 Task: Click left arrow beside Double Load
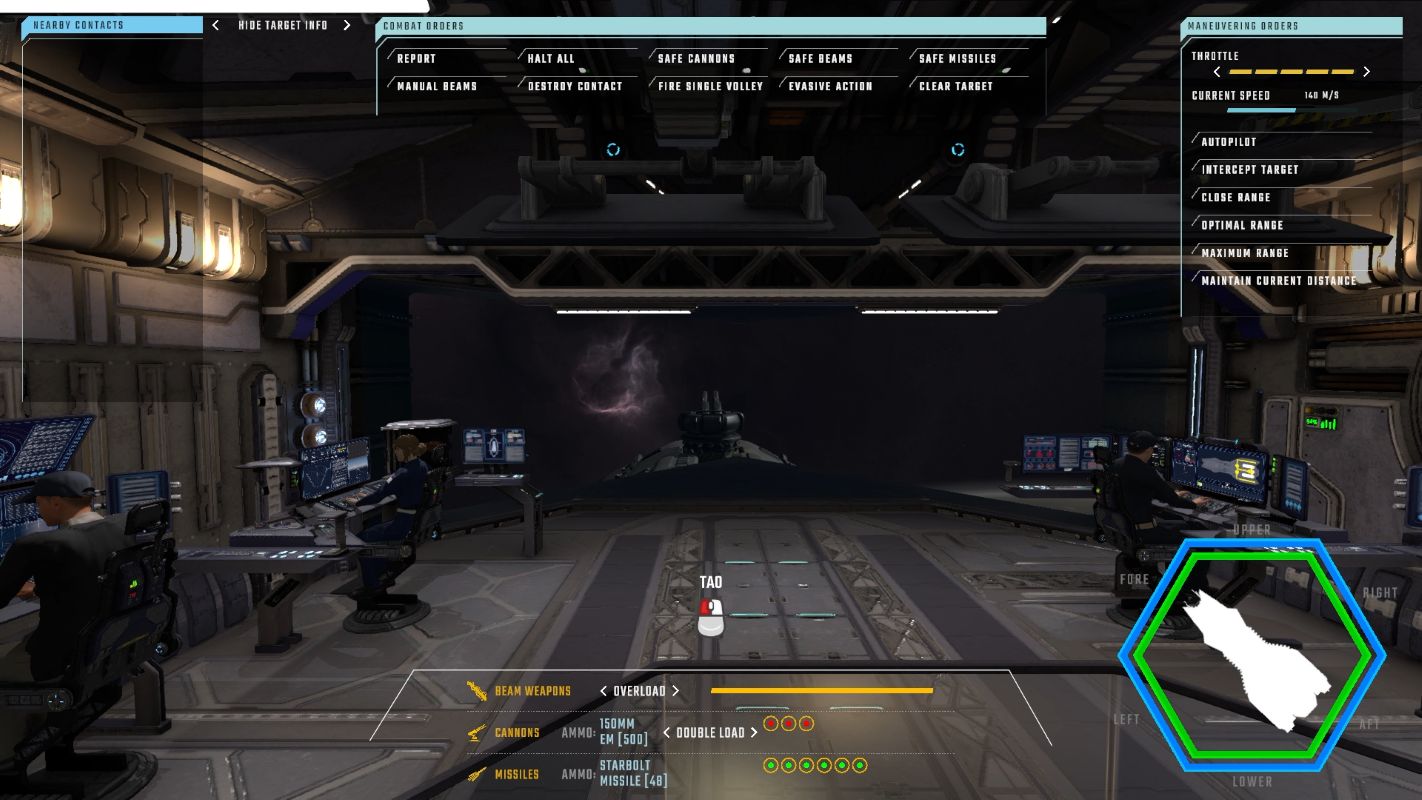[666, 733]
